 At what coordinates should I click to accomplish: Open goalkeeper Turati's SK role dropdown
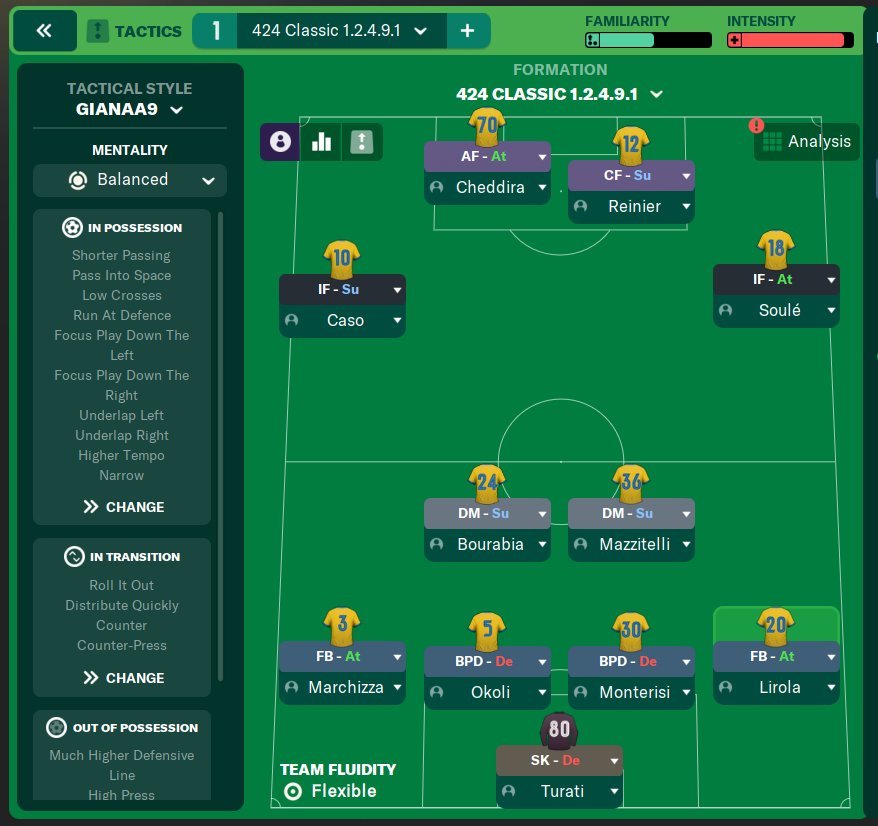pyautogui.click(x=614, y=761)
